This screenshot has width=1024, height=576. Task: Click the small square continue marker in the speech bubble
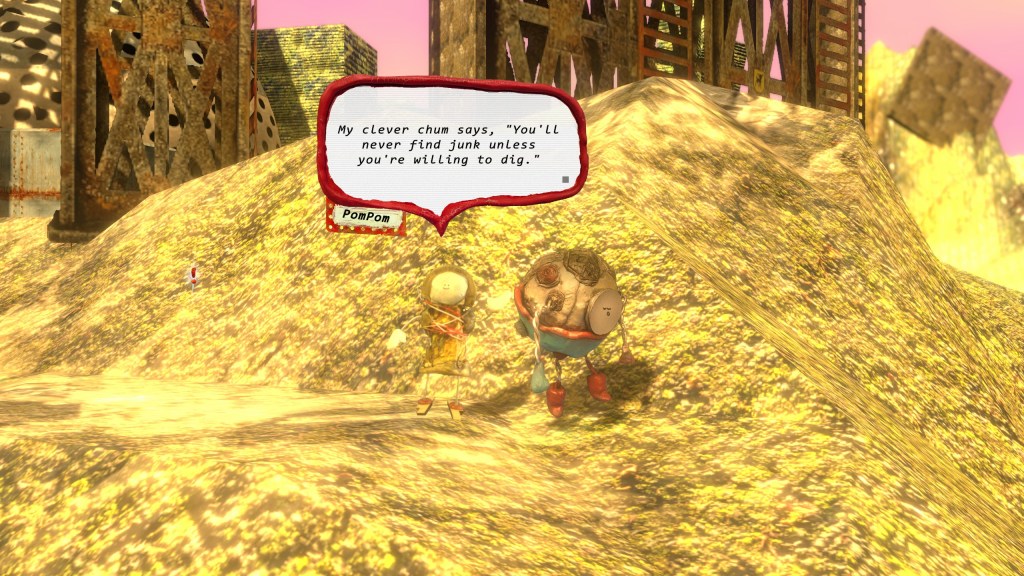coord(565,180)
